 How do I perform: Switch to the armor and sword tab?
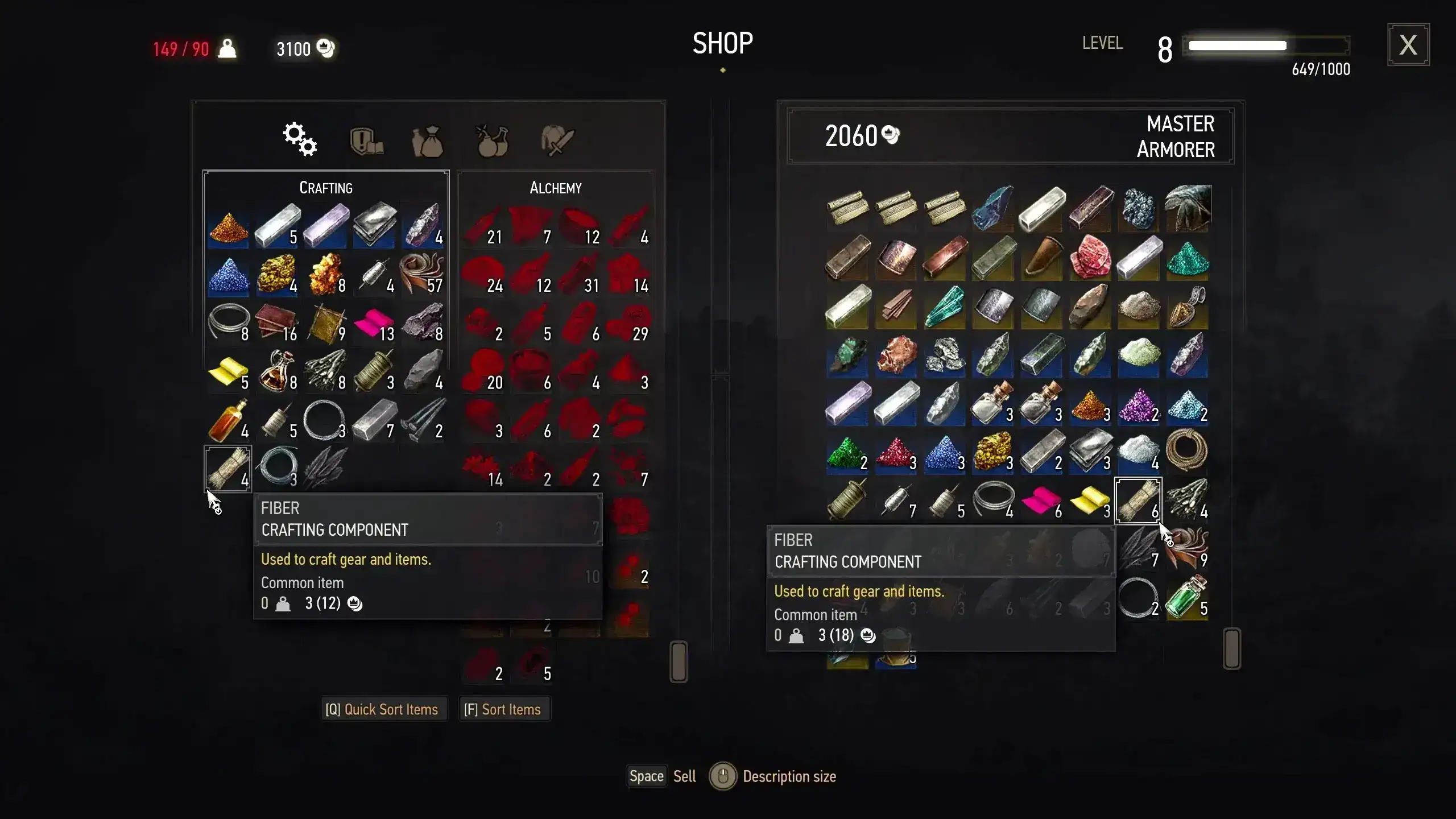557,141
